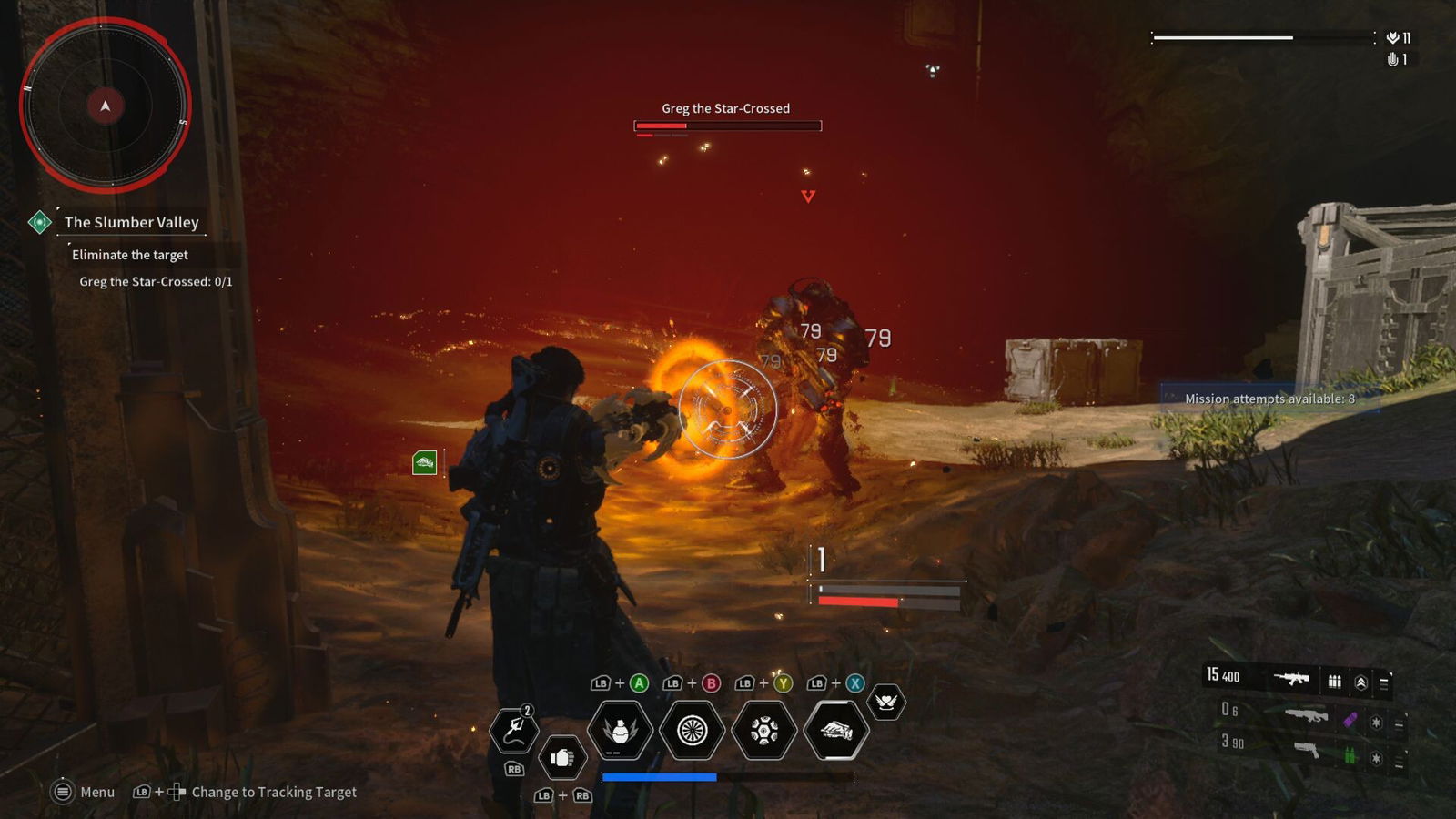1456x819 pixels.
Task: Switch to the launcher with purple ammo
Action: click(1307, 716)
